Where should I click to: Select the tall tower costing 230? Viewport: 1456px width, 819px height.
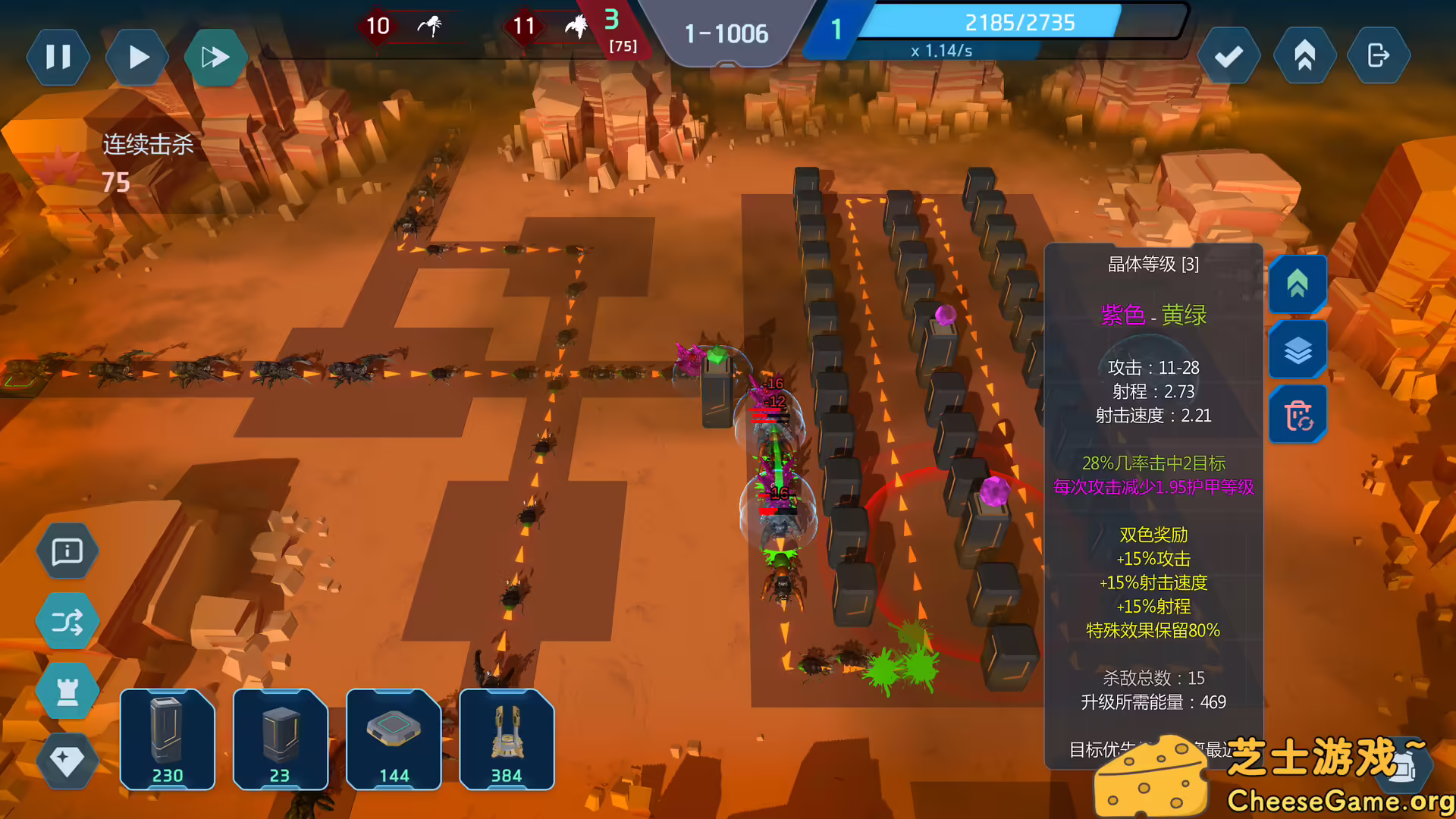(167, 739)
